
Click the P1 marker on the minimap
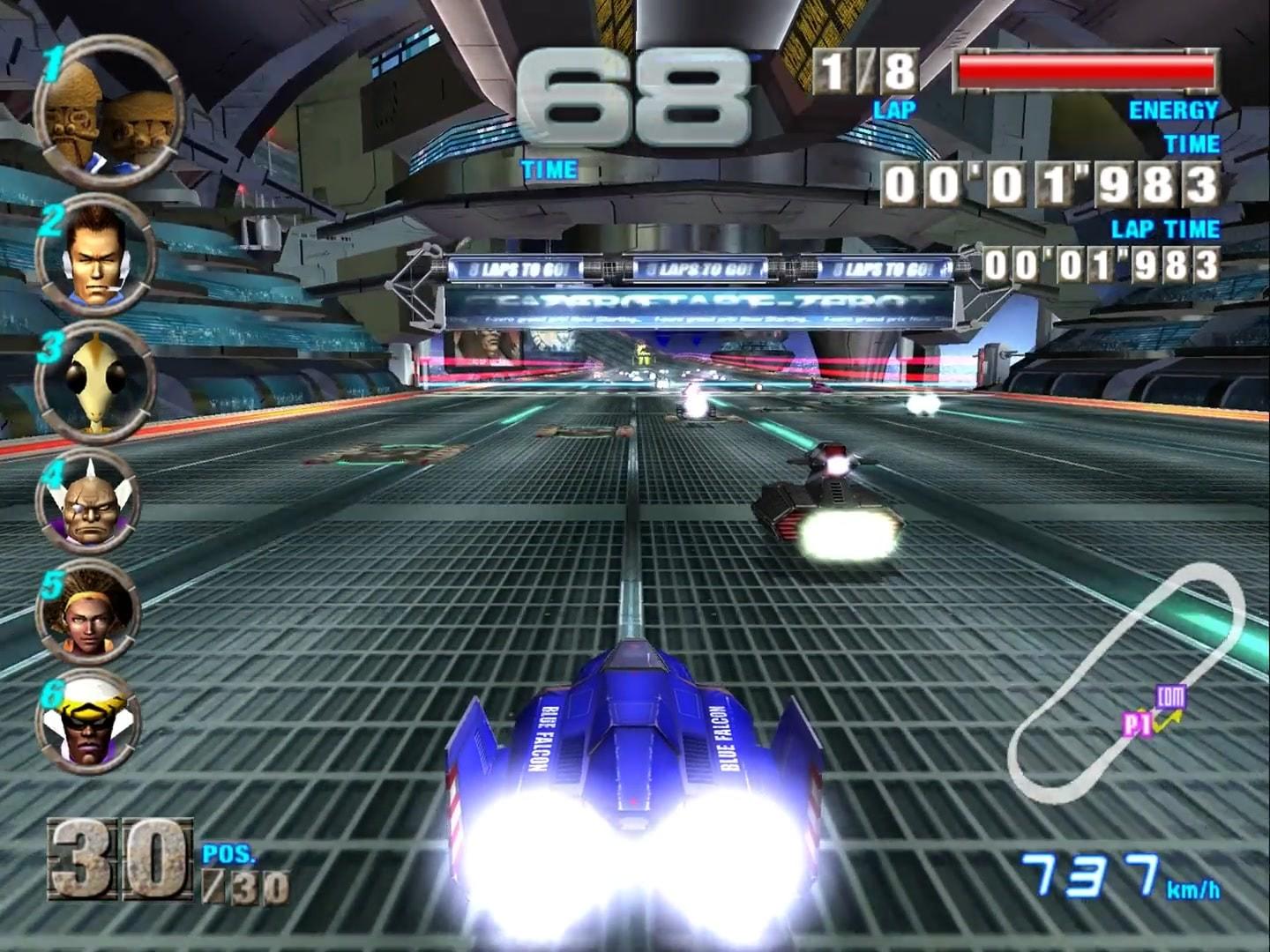coord(1137,725)
